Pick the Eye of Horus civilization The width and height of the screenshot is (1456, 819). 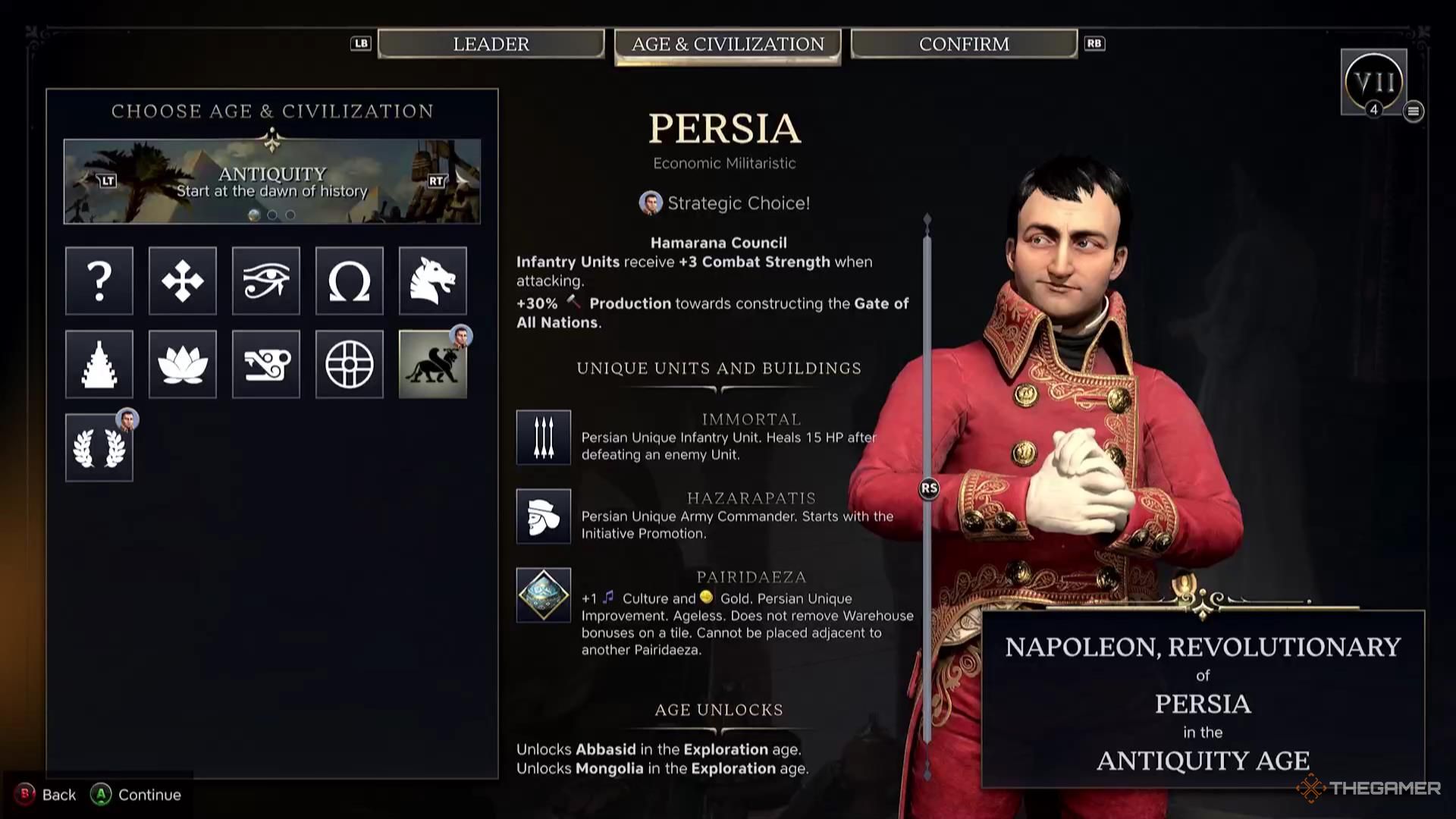266,281
